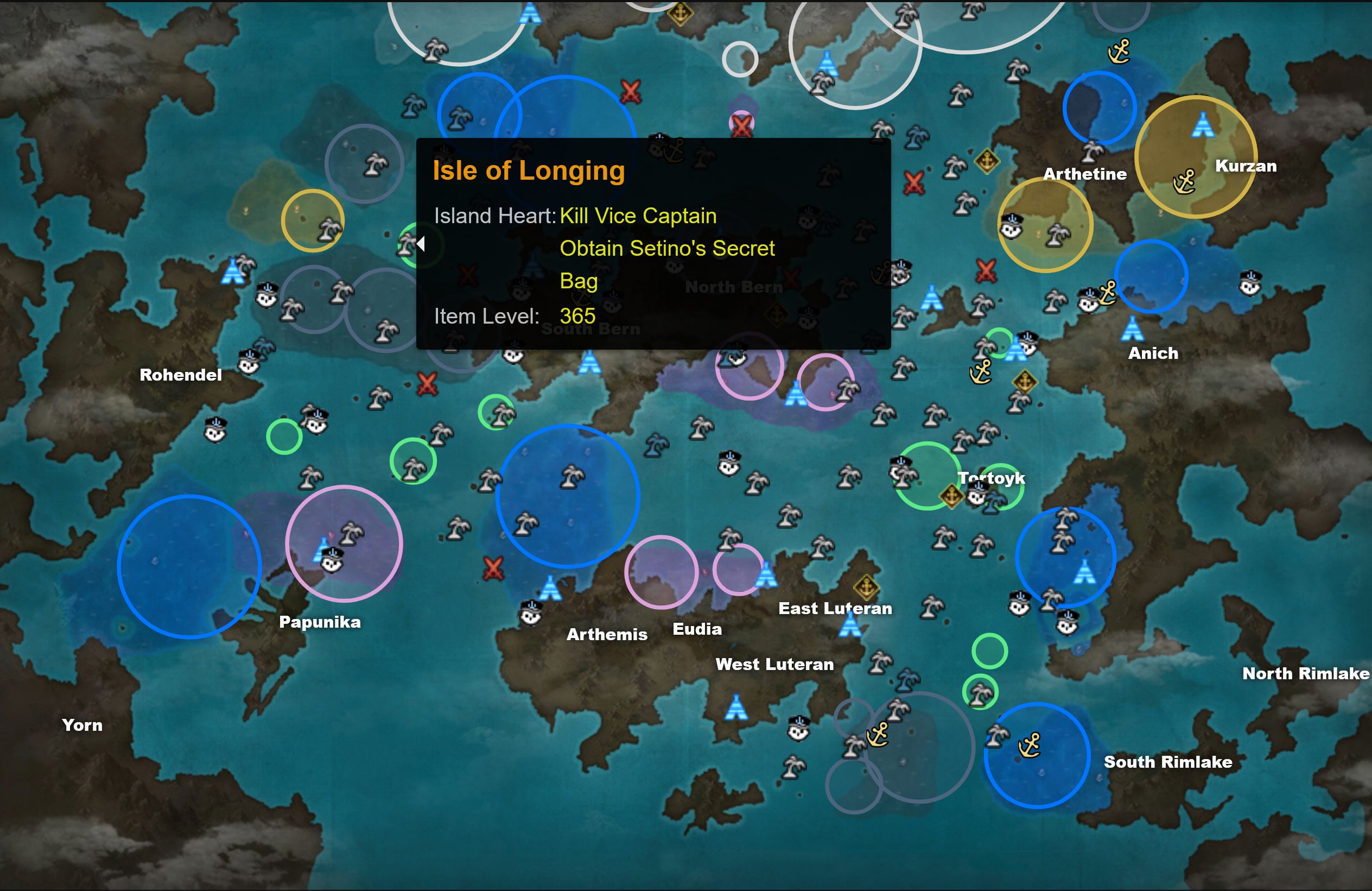The width and height of the screenshot is (1372, 891).
Task: Select the pirate skull marker in Papunika's pink circle
Action: [x=332, y=560]
